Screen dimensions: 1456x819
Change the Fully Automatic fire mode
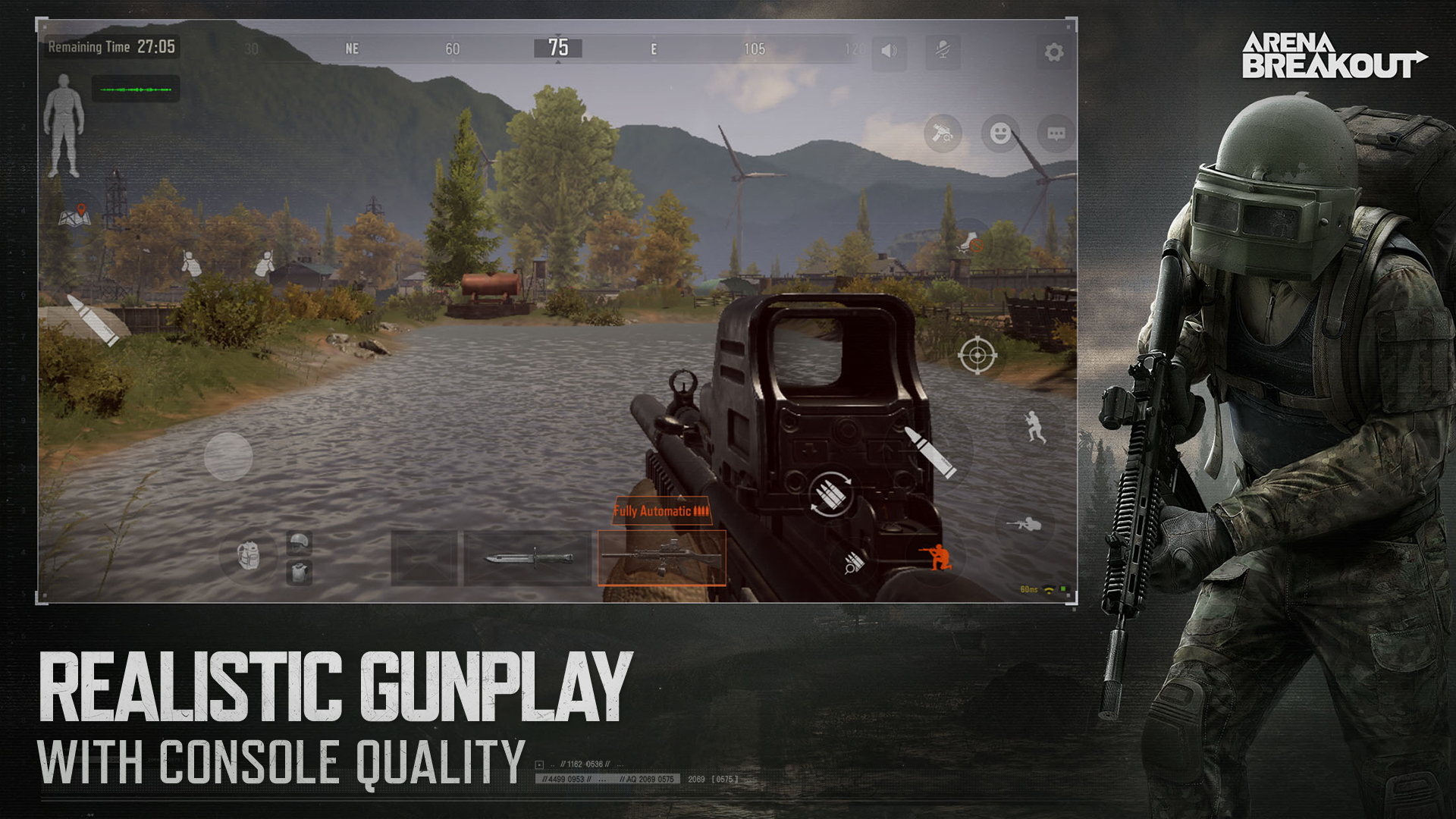point(661,511)
